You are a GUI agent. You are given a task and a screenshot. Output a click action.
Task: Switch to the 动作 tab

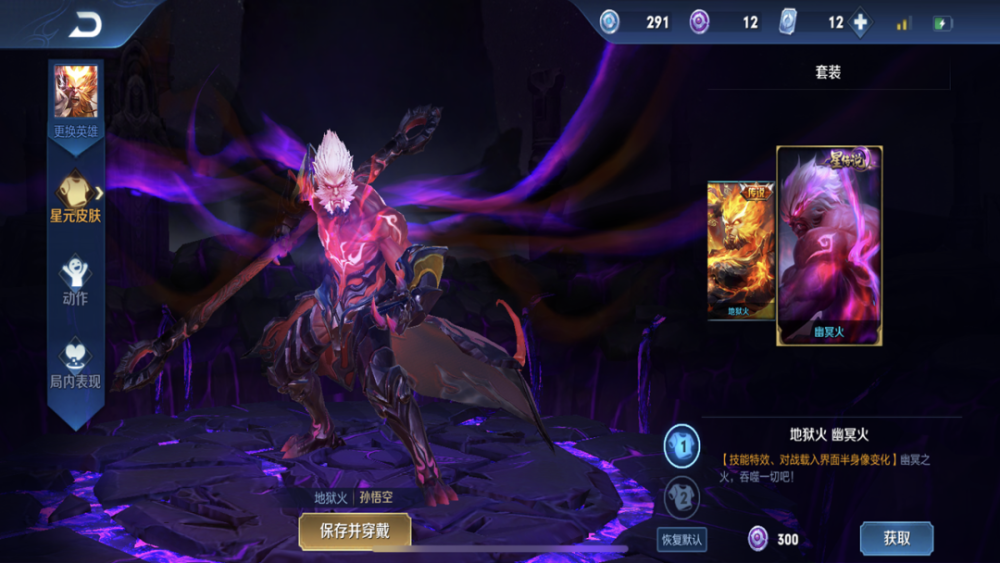(76, 280)
